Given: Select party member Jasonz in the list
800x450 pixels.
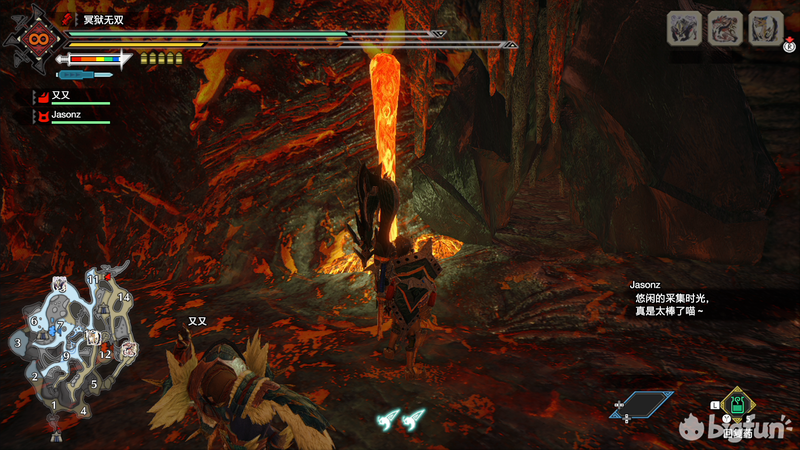Looking at the screenshot, I should (66, 116).
